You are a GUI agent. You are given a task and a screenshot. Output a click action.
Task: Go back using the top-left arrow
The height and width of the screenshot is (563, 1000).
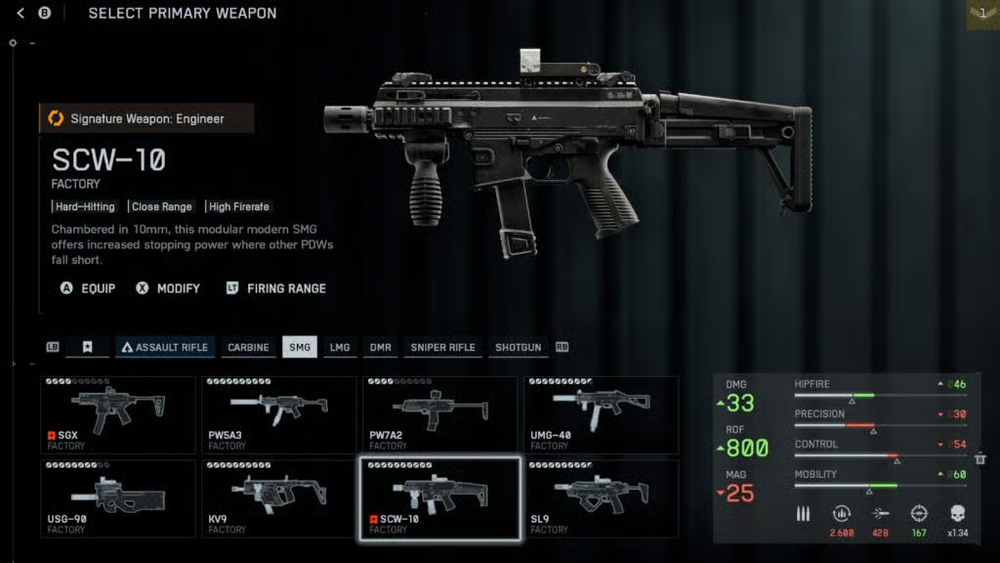click(21, 13)
